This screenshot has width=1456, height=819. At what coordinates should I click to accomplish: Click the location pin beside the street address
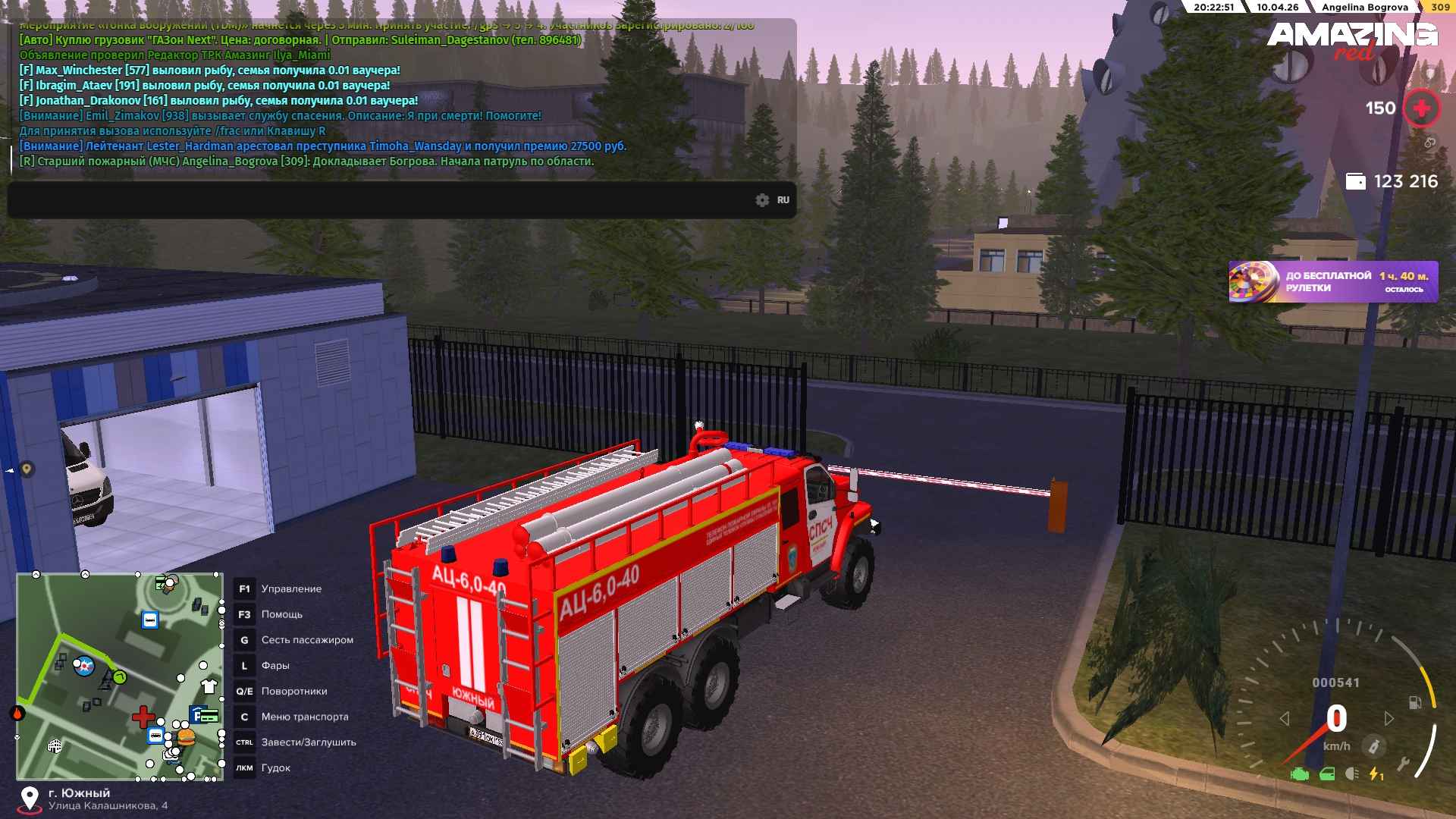30,799
